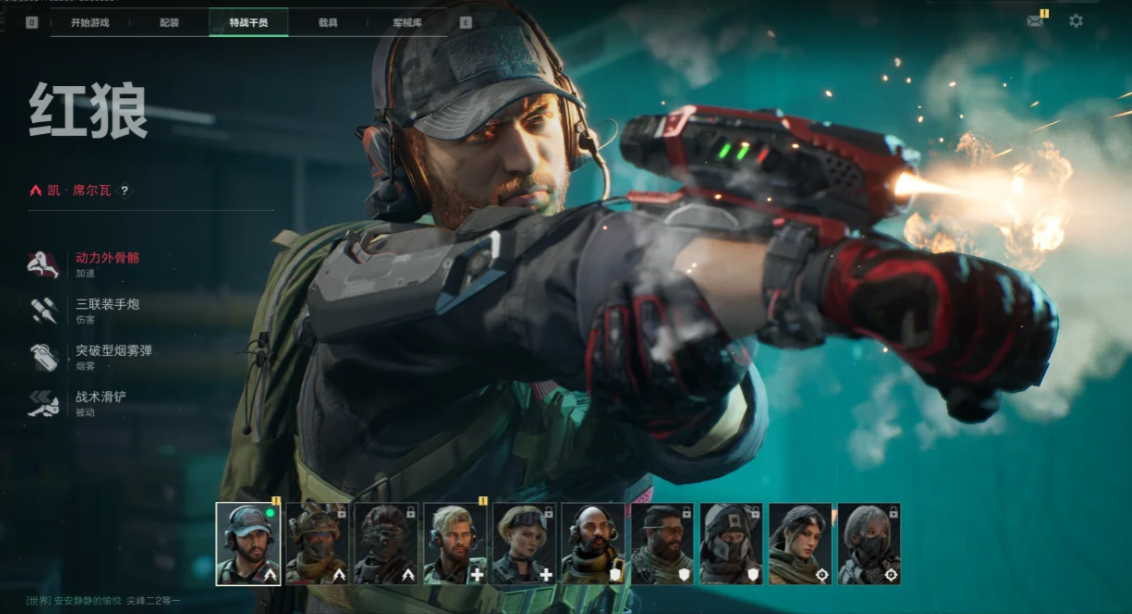This screenshot has width=1132, height=614.
Task: Pick the blond male medic portrait
Action: (455, 543)
